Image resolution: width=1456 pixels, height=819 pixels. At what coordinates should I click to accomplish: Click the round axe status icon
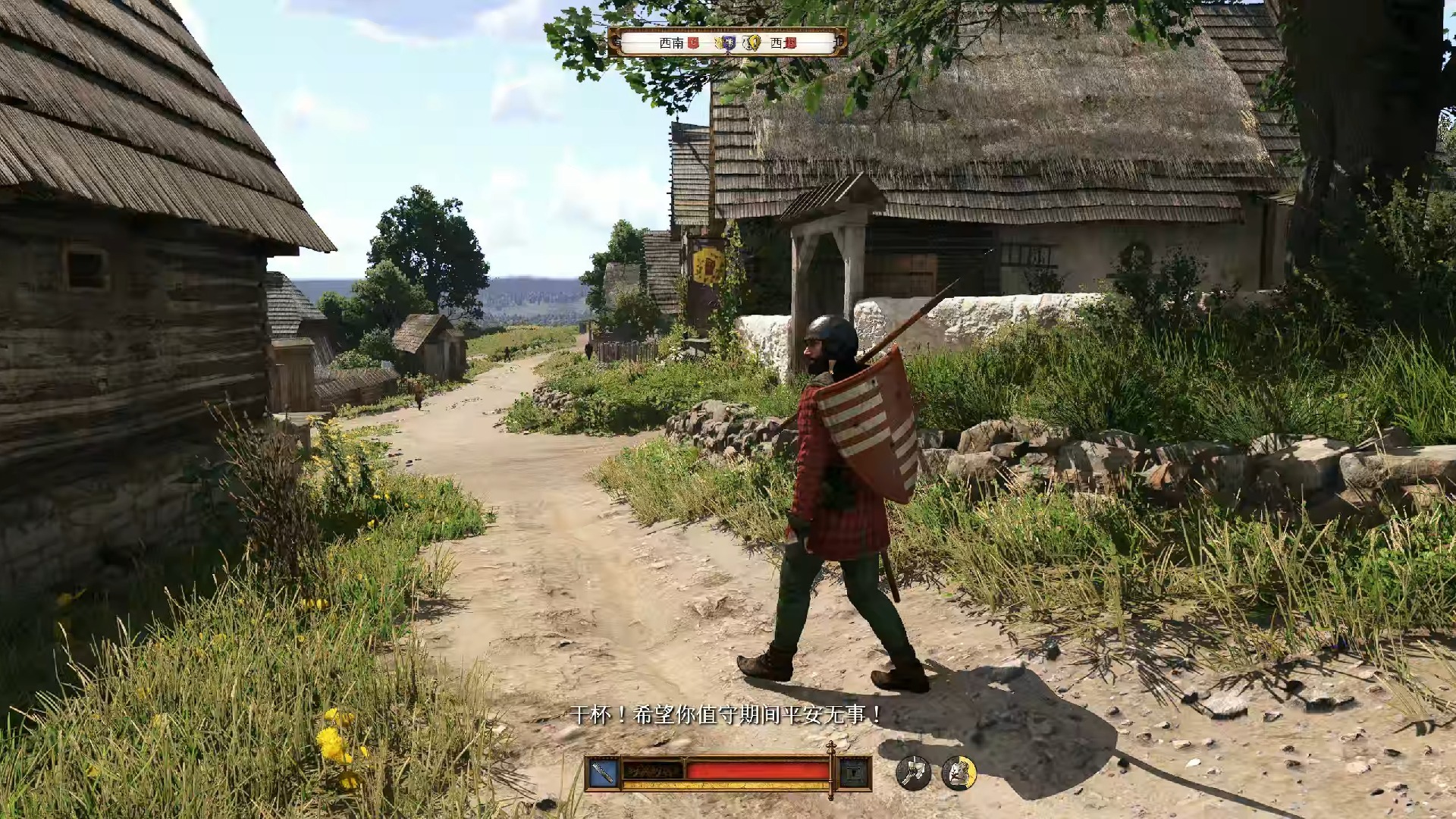[913, 773]
